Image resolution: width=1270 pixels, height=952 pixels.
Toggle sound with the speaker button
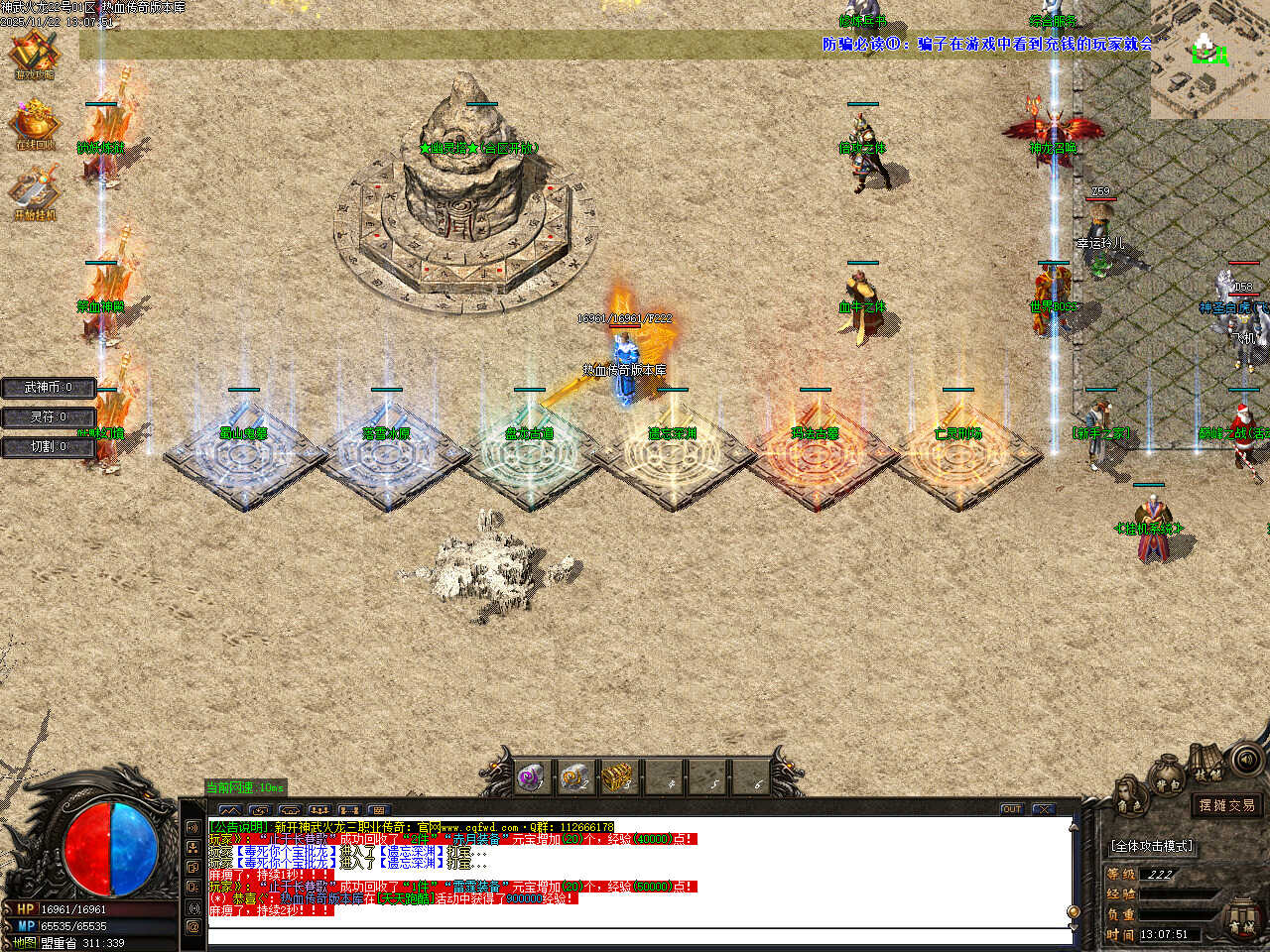point(1247,761)
